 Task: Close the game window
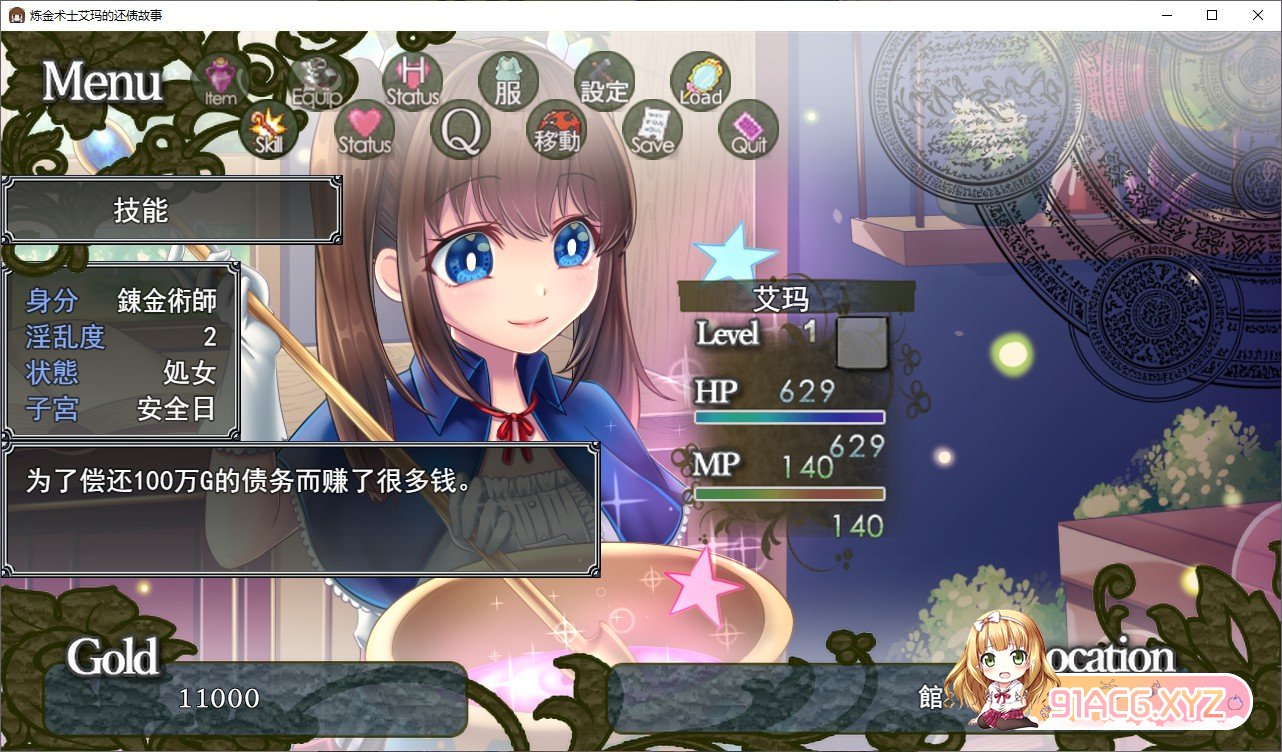[1258, 15]
